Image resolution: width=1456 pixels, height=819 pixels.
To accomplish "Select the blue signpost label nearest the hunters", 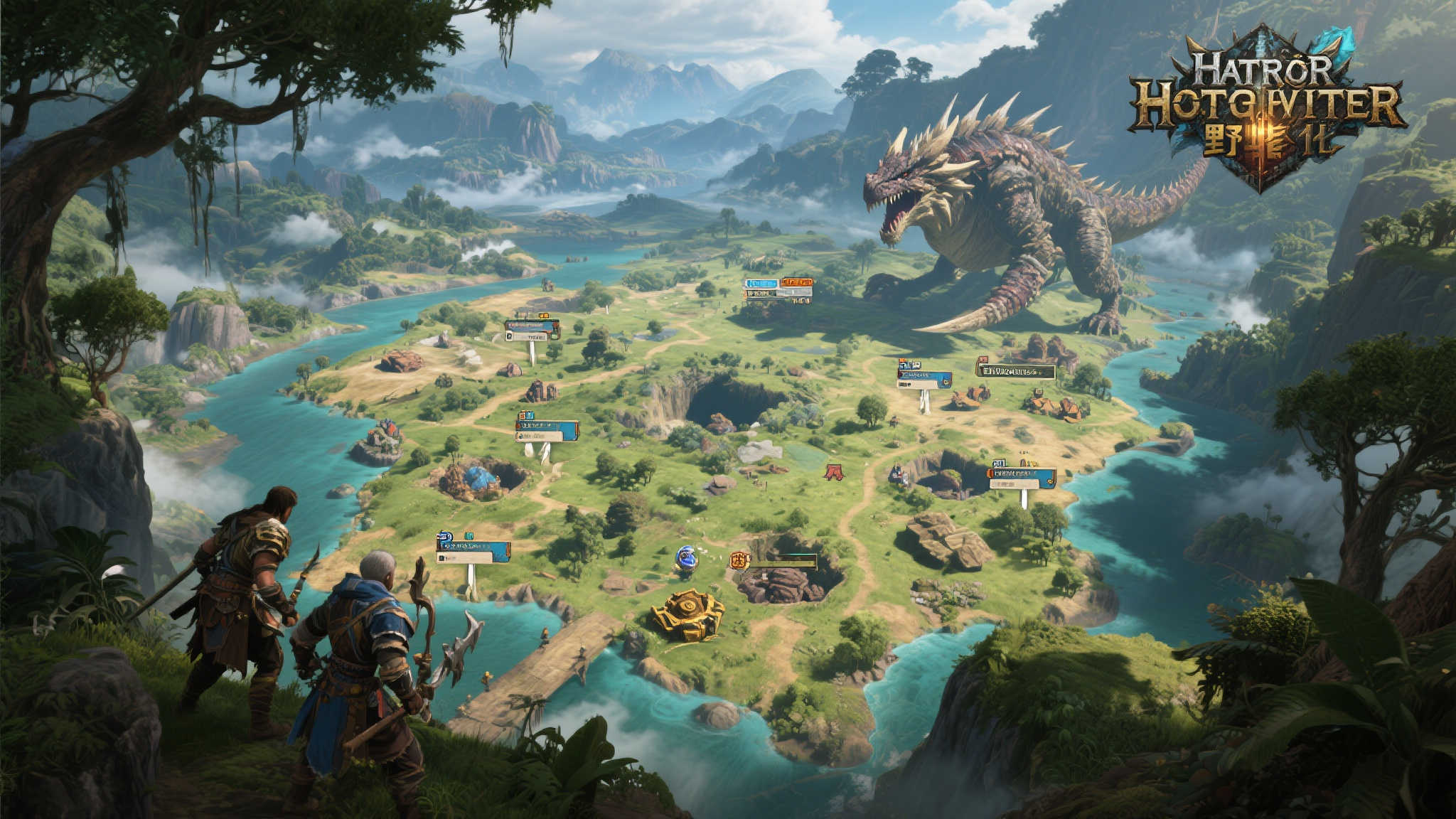I will pyautogui.click(x=473, y=548).
